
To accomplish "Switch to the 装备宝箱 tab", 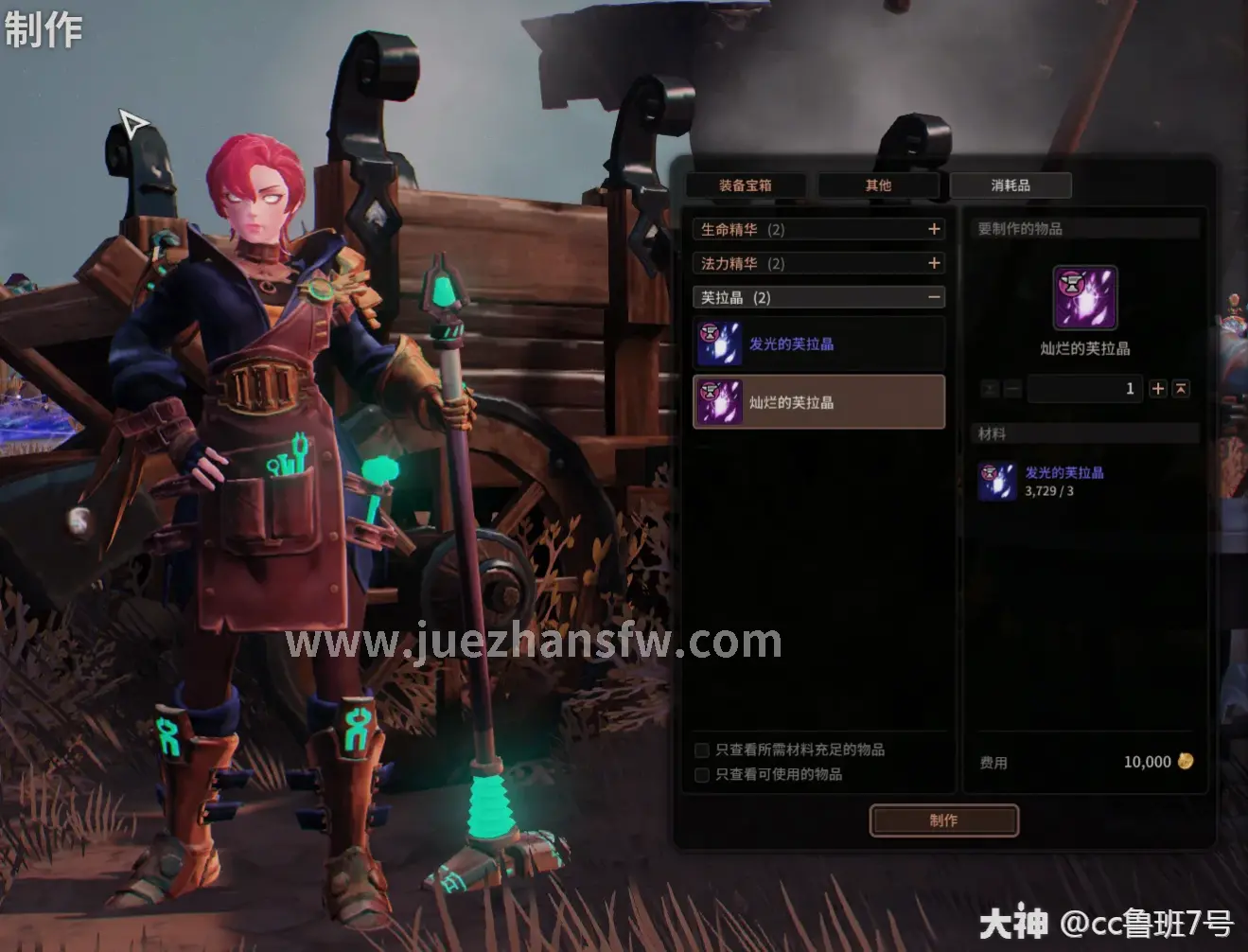I will (x=746, y=185).
